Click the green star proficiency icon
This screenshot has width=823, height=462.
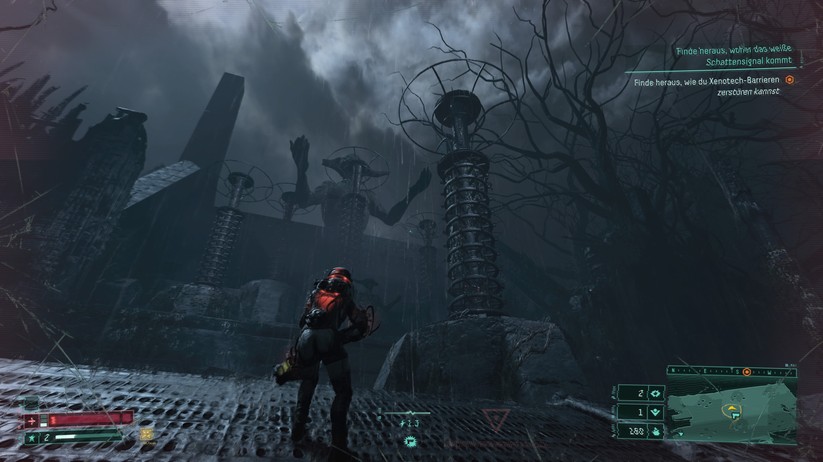(31, 437)
